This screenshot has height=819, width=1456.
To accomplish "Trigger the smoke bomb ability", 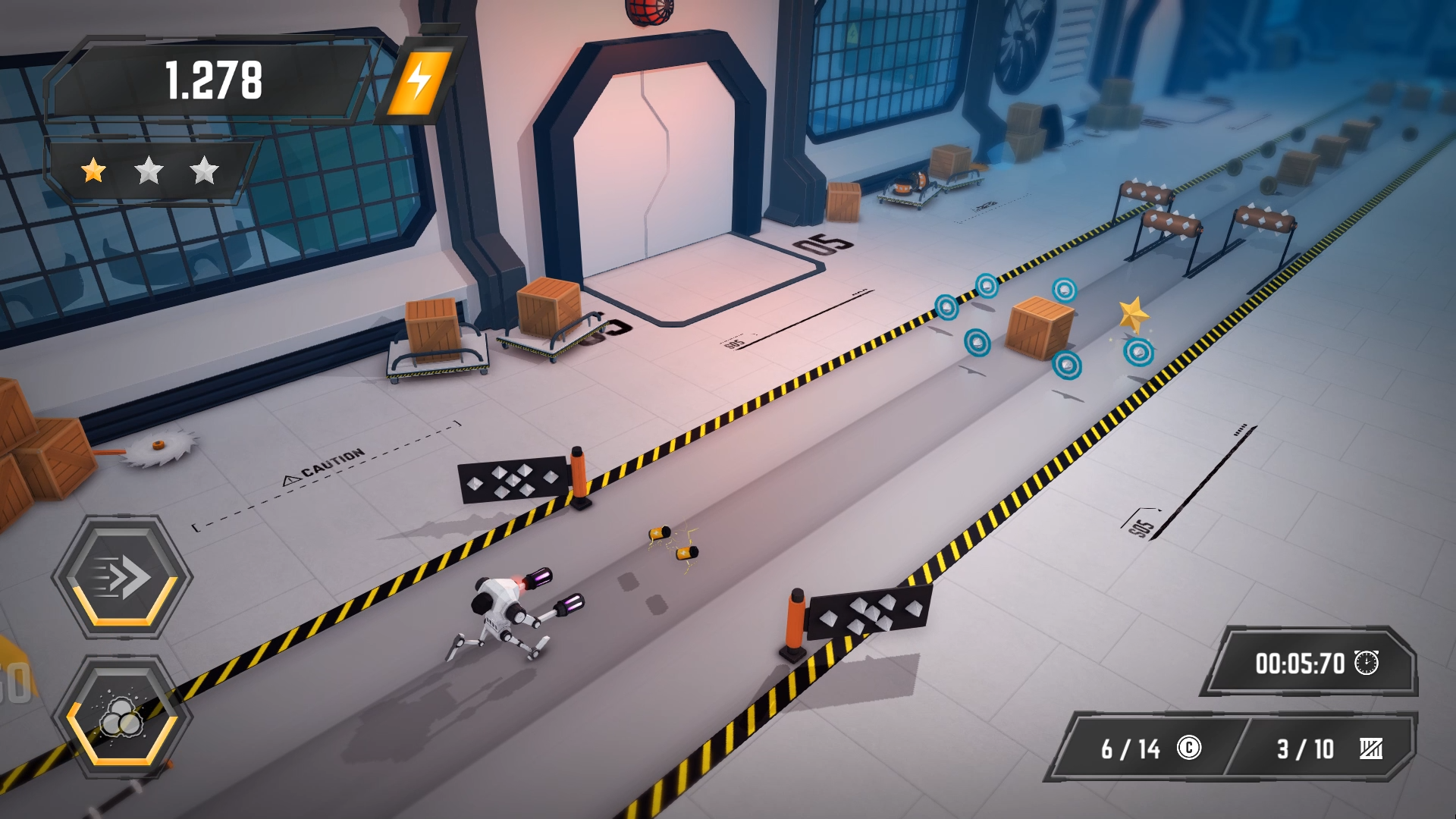I will tap(122, 718).
